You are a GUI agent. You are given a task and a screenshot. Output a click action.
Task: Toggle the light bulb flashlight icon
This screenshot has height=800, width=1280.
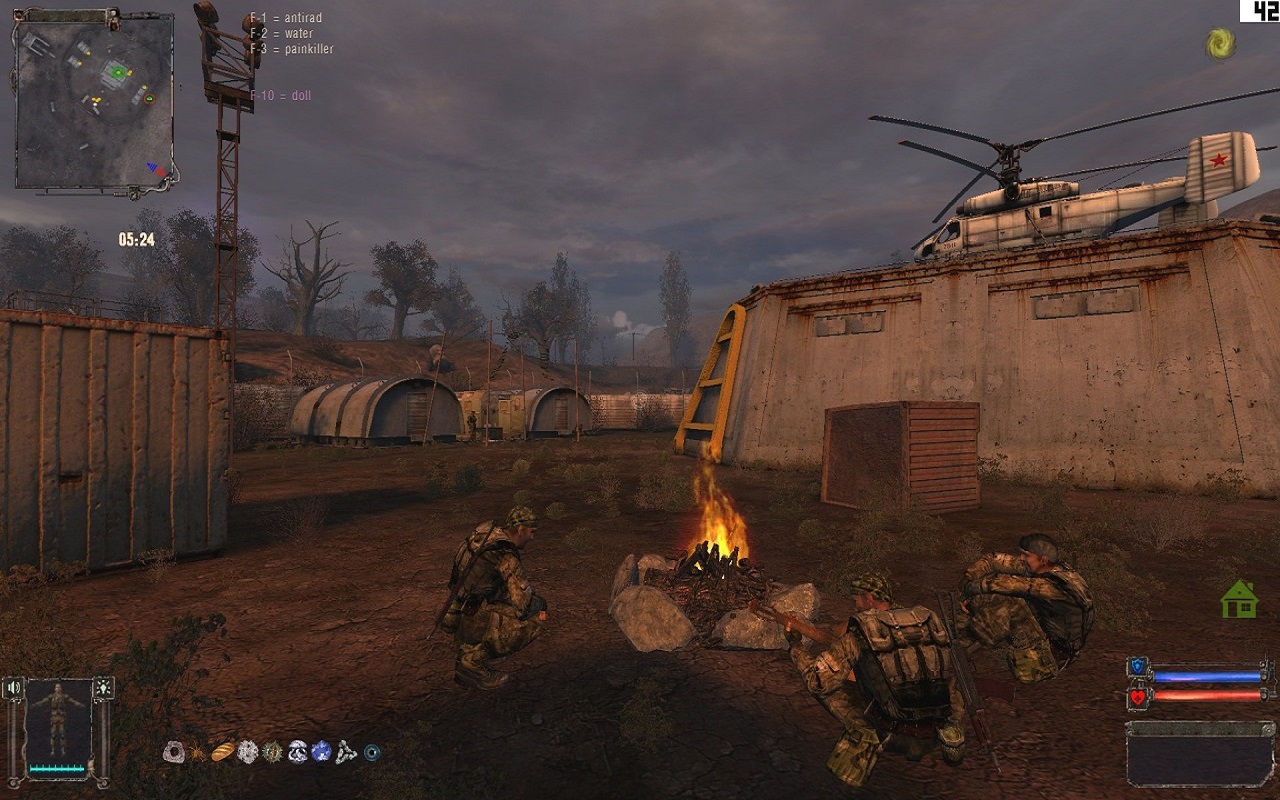[103, 688]
